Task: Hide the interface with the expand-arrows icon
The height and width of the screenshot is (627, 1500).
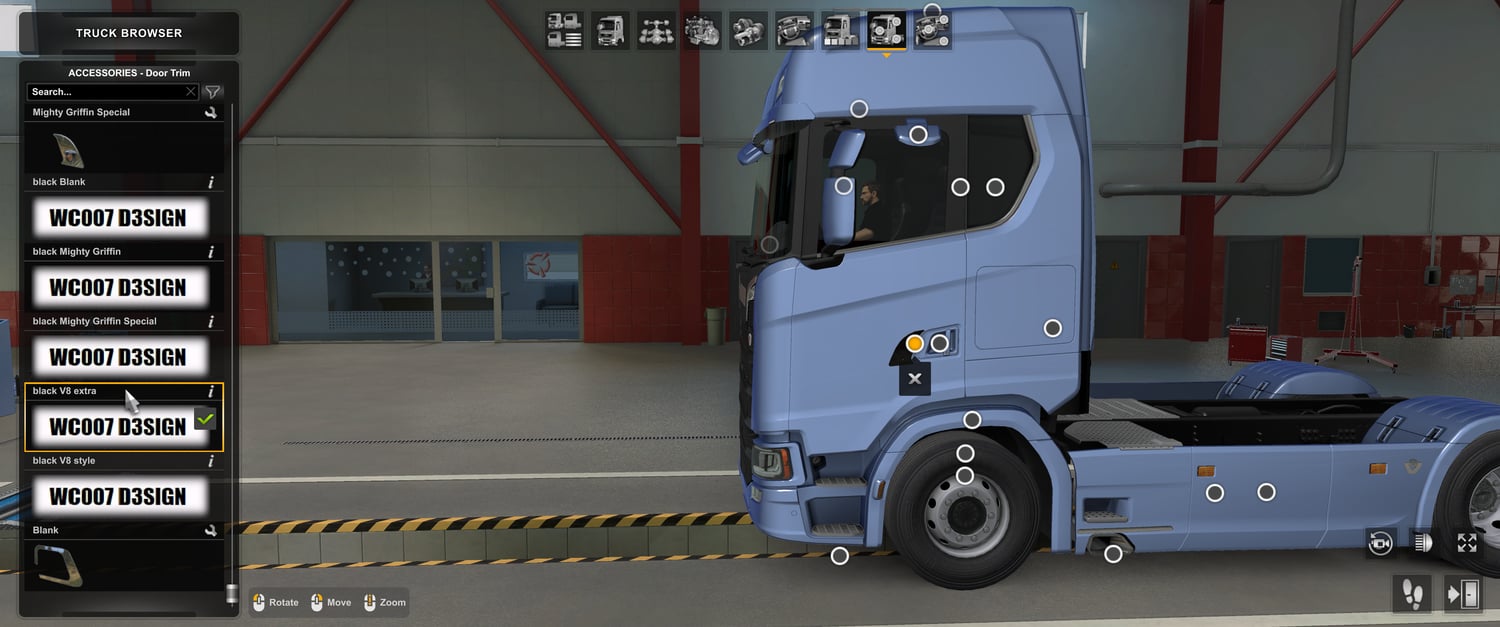Action: [1467, 543]
